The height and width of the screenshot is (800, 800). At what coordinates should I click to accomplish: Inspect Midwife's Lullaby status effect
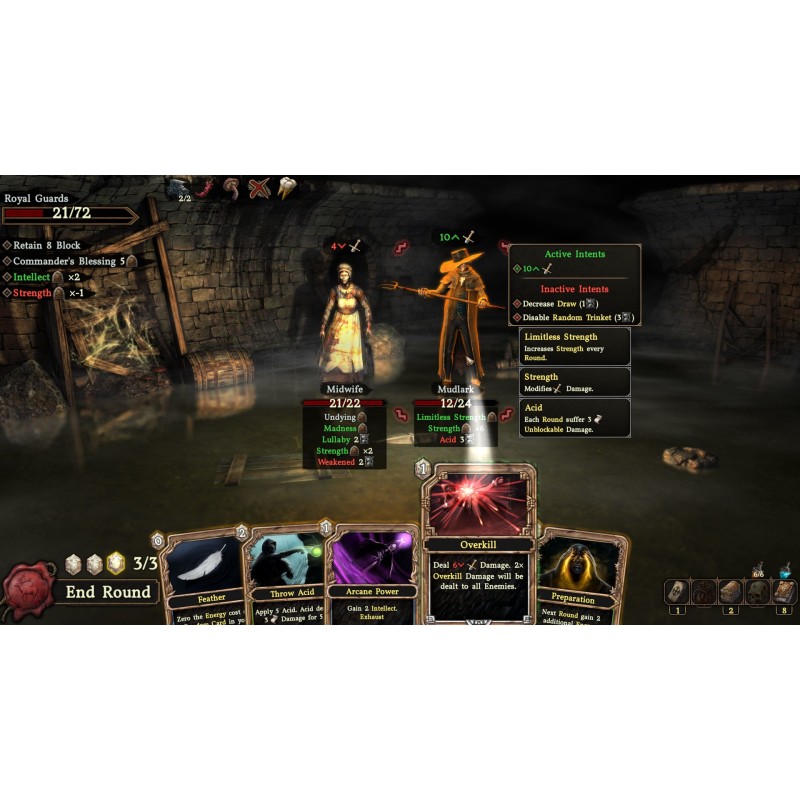[x=340, y=439]
